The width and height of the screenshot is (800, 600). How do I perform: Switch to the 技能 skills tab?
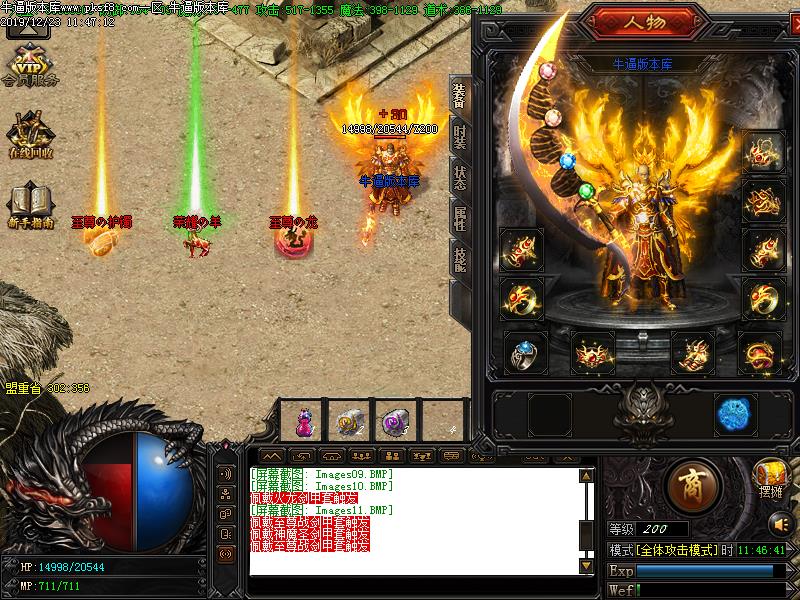(459, 258)
